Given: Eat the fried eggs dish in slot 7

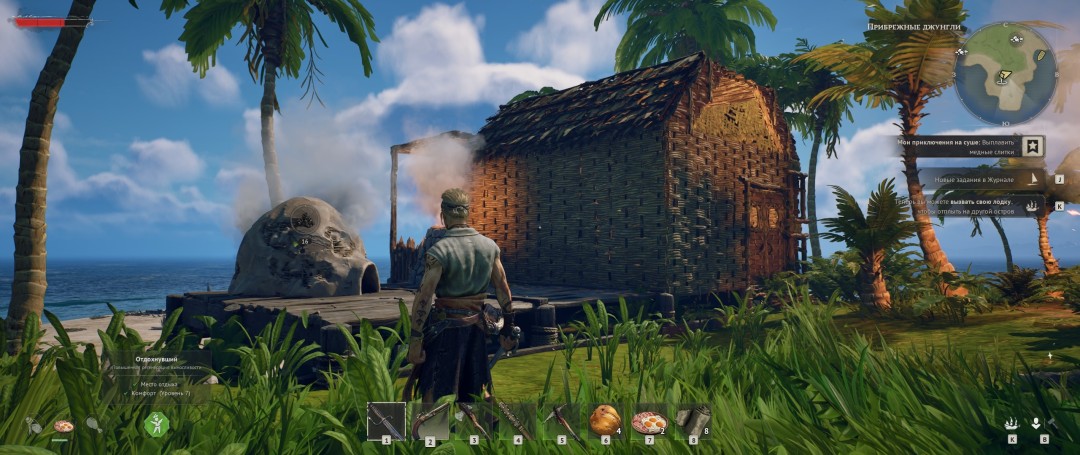Looking at the screenshot, I should pyautogui.click(x=649, y=421).
